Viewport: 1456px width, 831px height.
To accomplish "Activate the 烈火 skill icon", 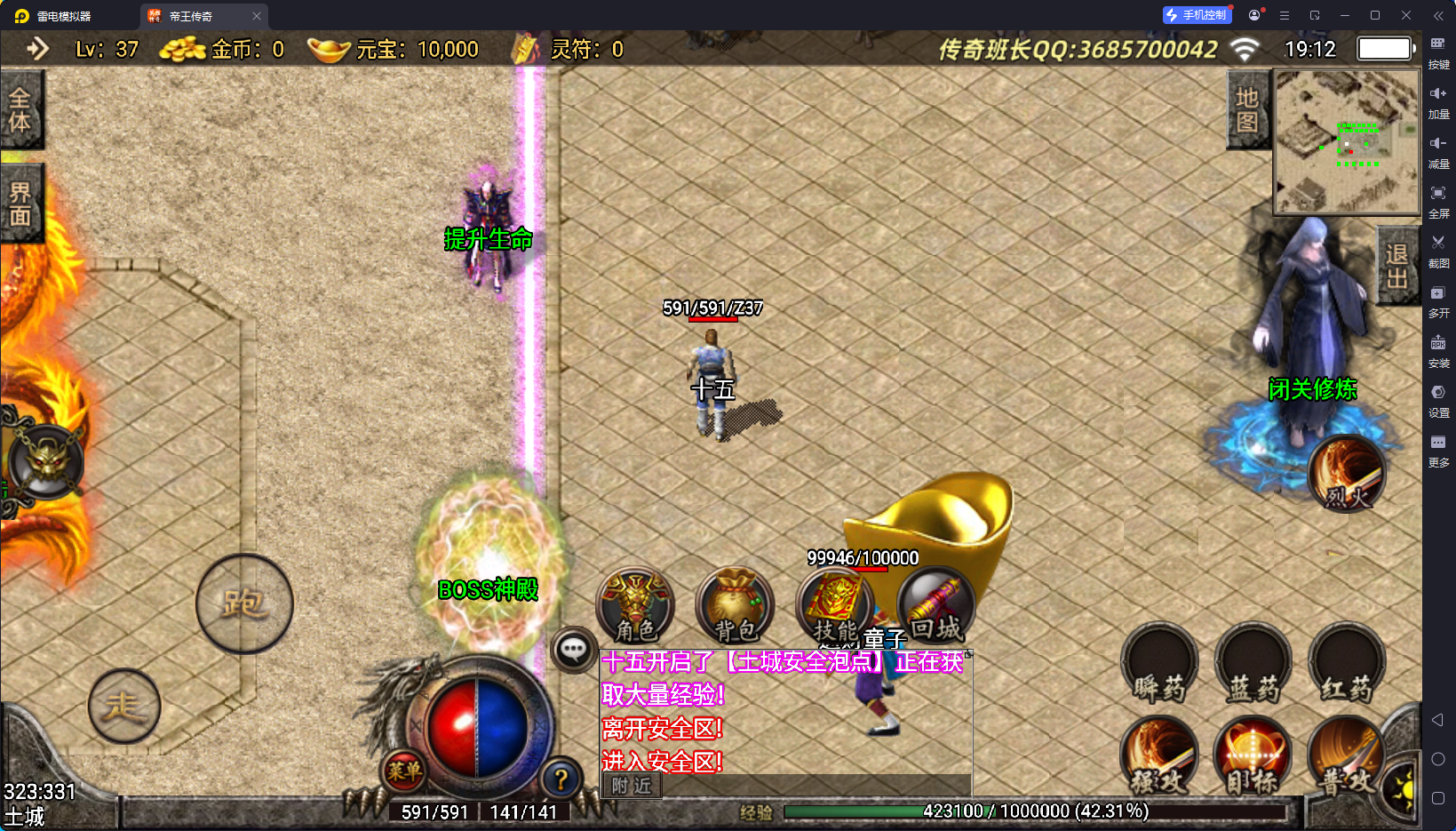I will 1347,474.
